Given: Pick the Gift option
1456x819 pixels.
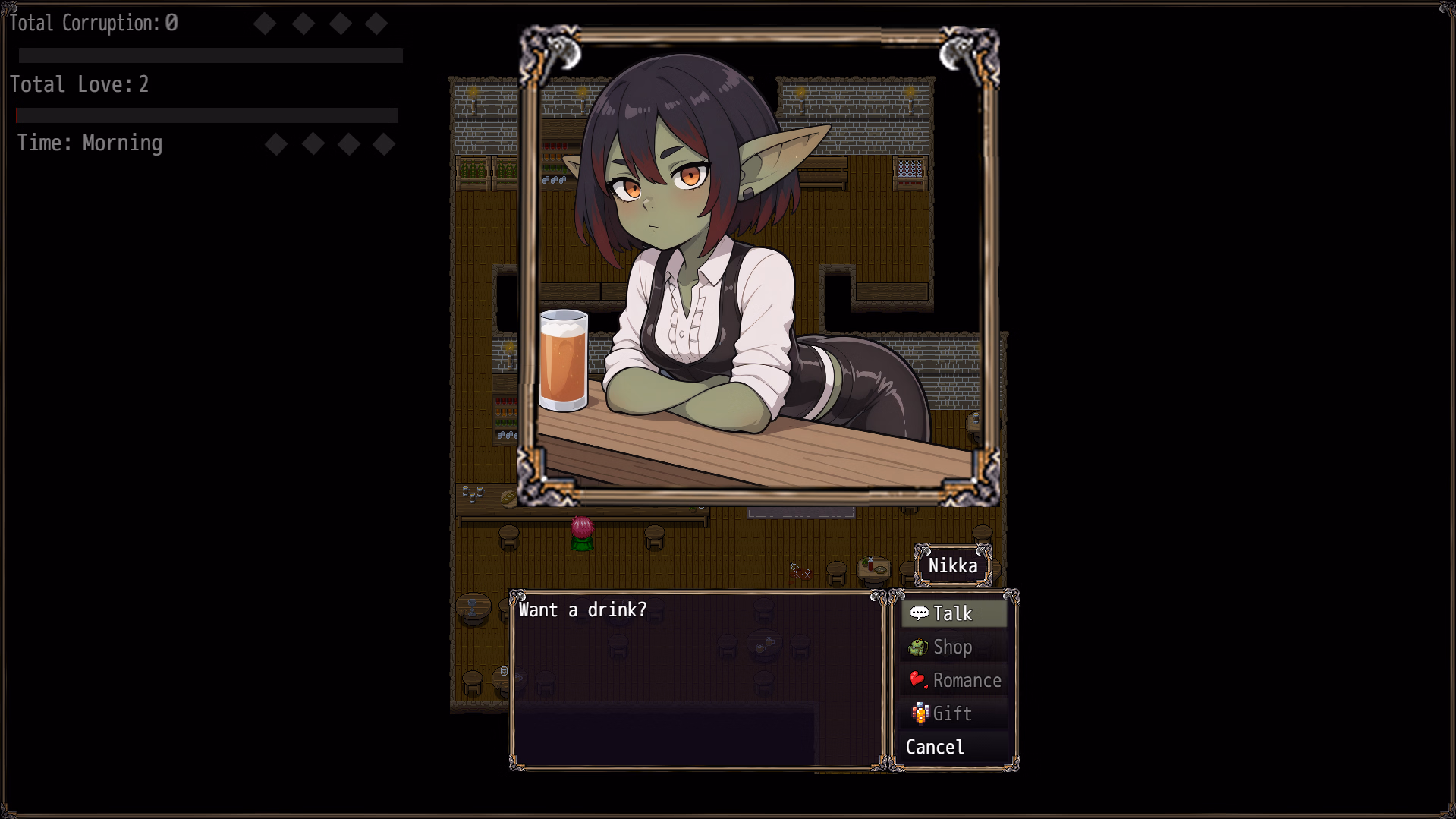Looking at the screenshot, I should click(953, 713).
